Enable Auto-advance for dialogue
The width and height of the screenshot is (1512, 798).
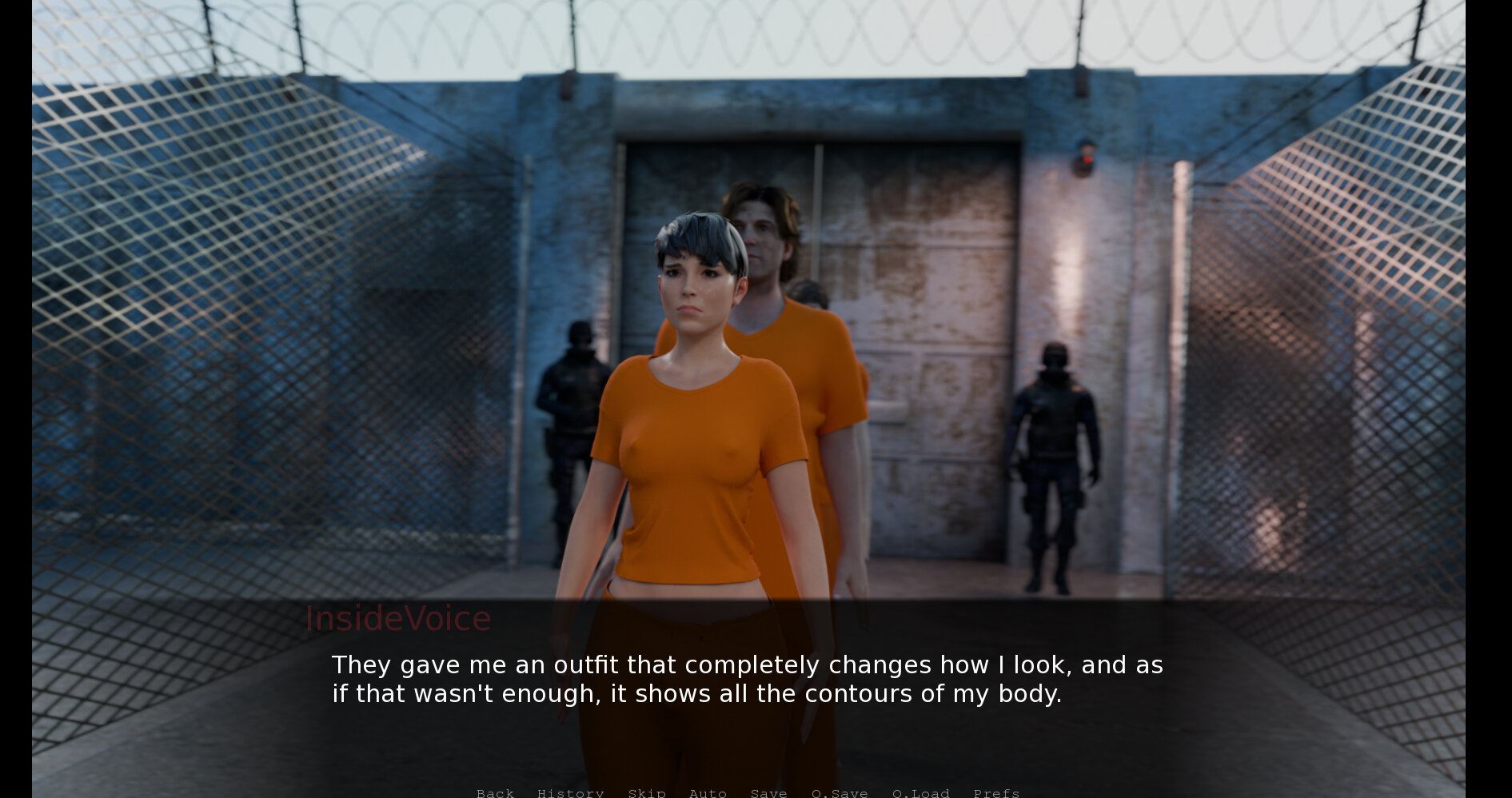(x=708, y=792)
